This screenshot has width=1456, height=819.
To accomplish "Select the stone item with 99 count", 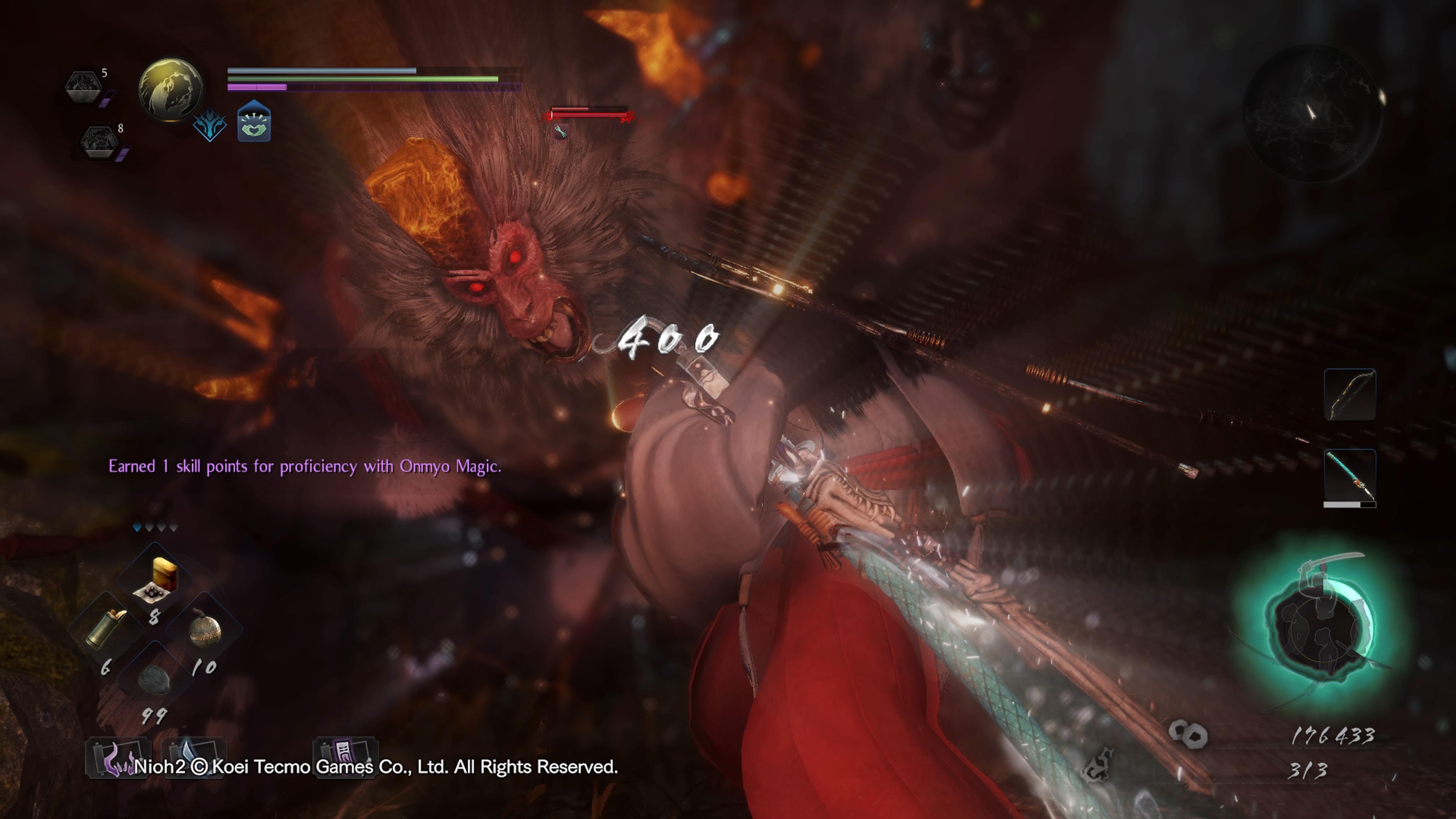I will pyautogui.click(x=154, y=678).
